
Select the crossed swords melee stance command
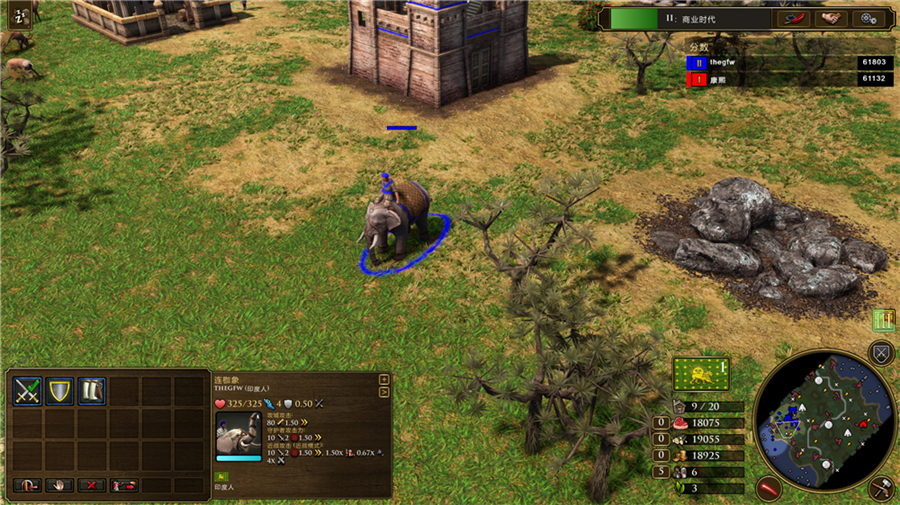[27, 391]
